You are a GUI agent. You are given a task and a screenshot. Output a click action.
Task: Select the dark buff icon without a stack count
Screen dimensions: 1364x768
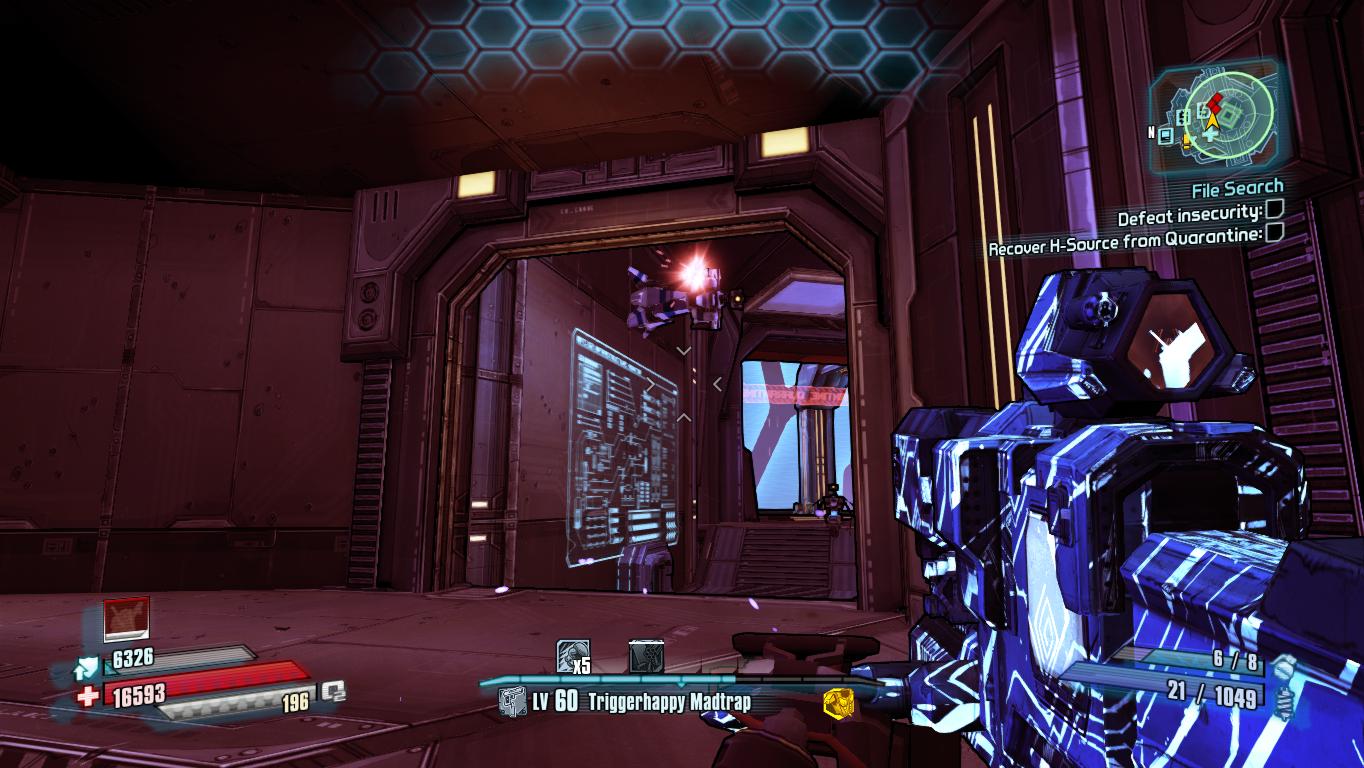(646, 656)
